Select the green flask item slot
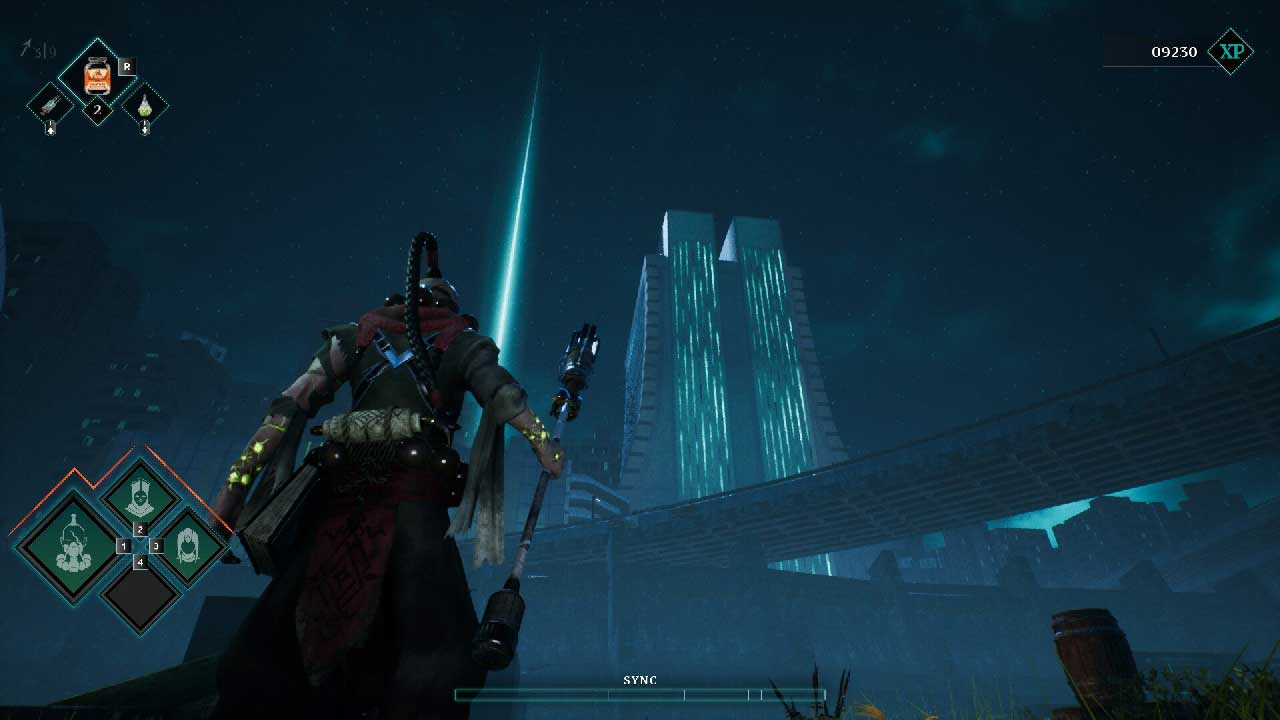 (x=145, y=104)
